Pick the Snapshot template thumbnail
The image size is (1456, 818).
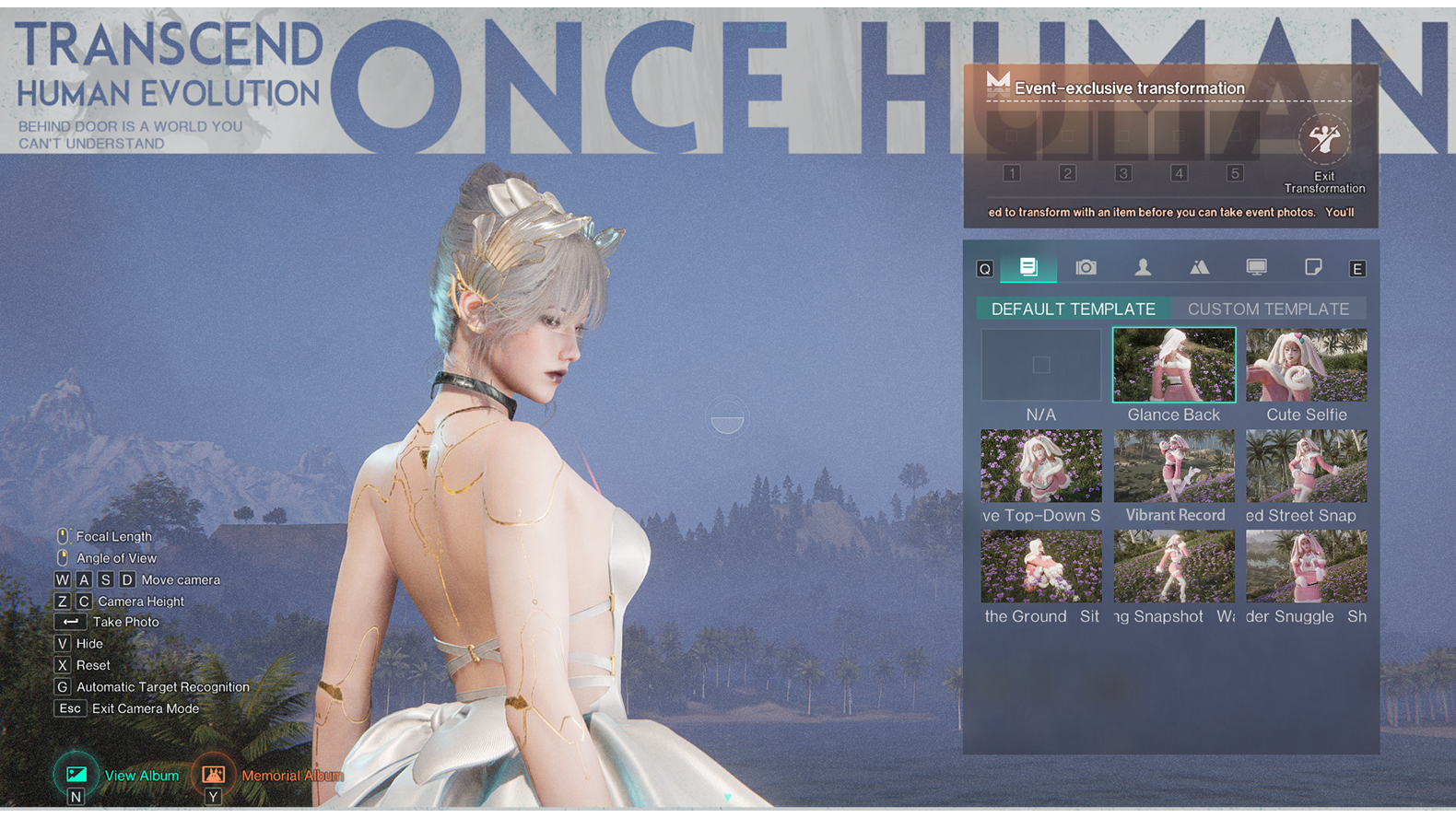[1173, 567]
